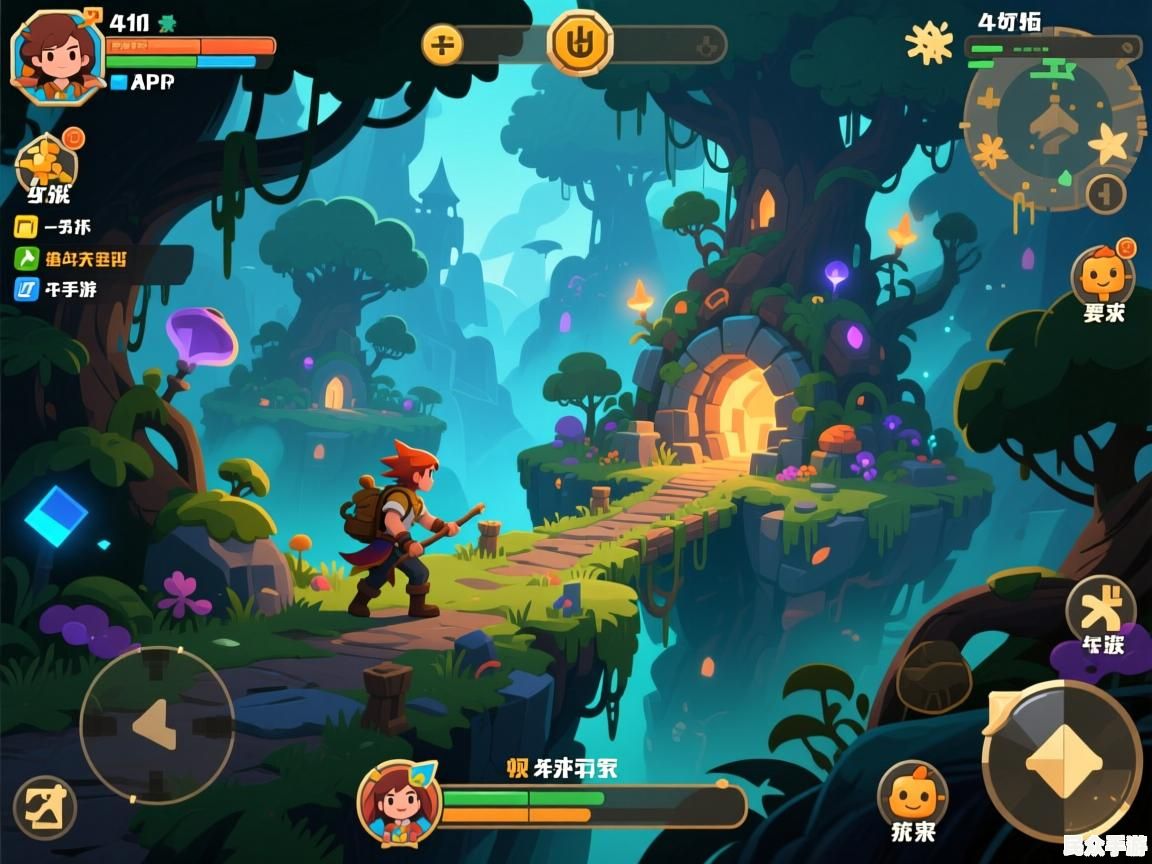
Task: Open the golden gem cluster icon
Action: [x=46, y=160]
